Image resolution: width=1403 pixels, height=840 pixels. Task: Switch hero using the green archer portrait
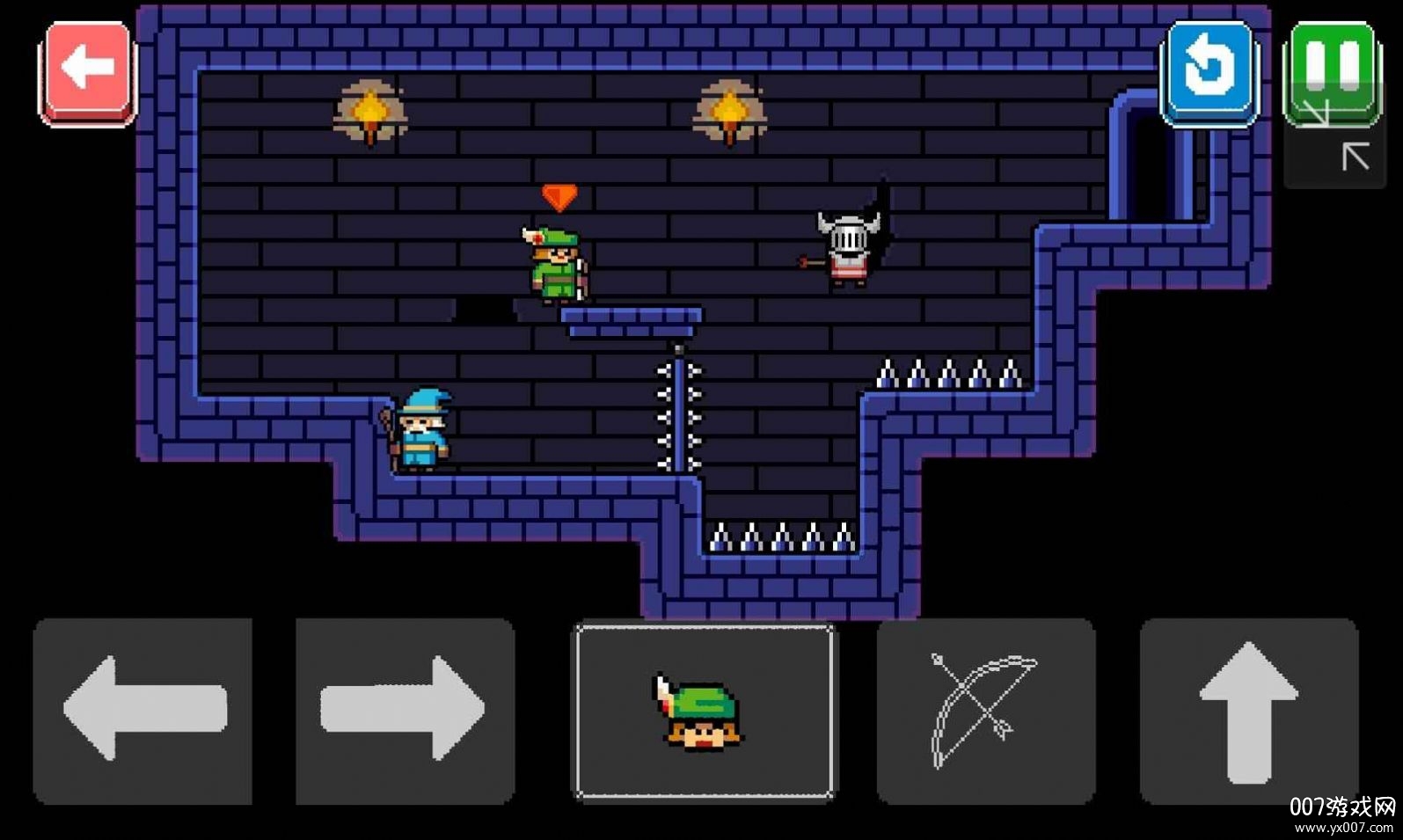pyautogui.click(x=705, y=711)
